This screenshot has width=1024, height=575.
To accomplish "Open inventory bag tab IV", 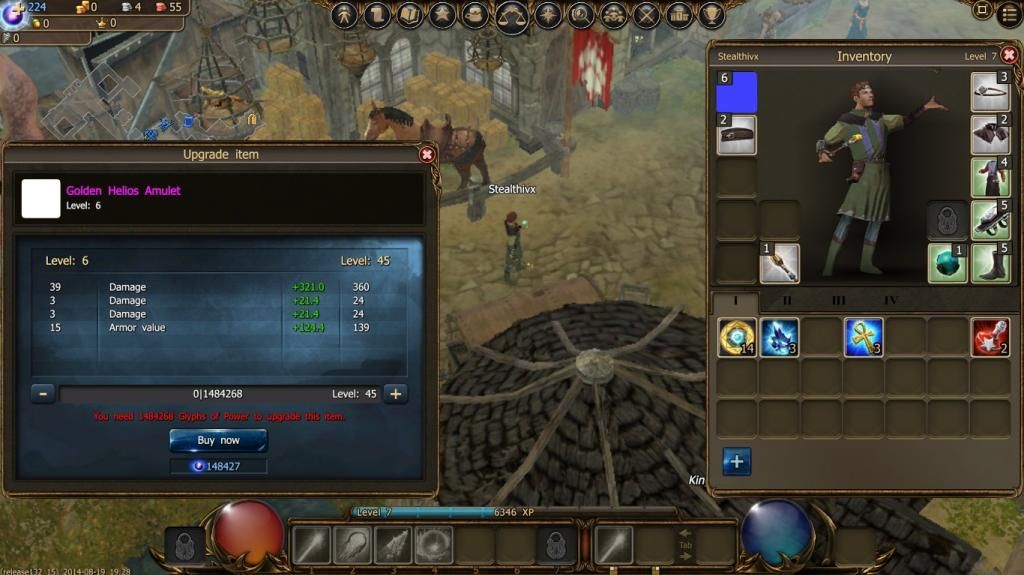I will 890,300.
